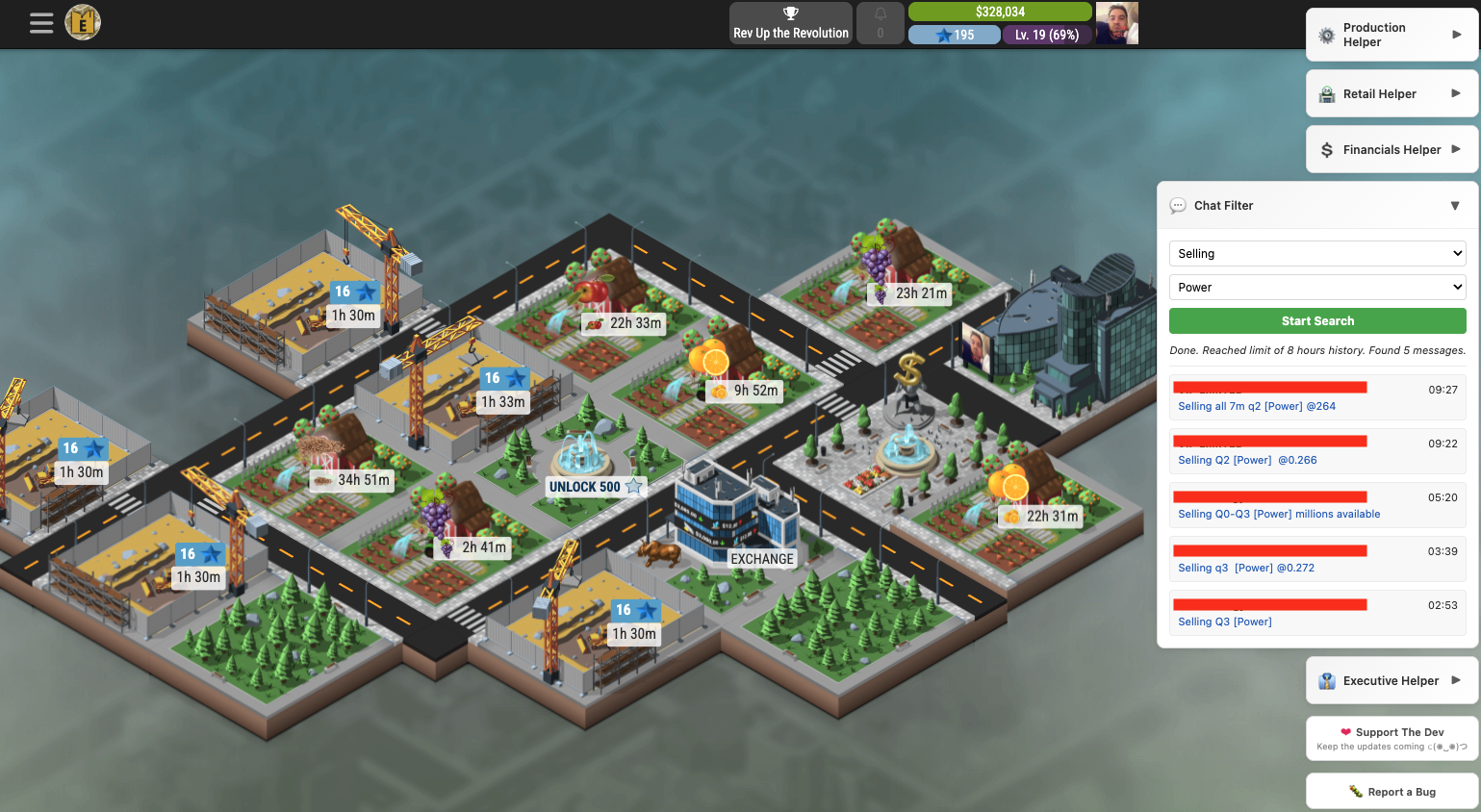The height and width of the screenshot is (812, 1481).
Task: Click the gold encyclopedia badge icon
Action: [83, 22]
